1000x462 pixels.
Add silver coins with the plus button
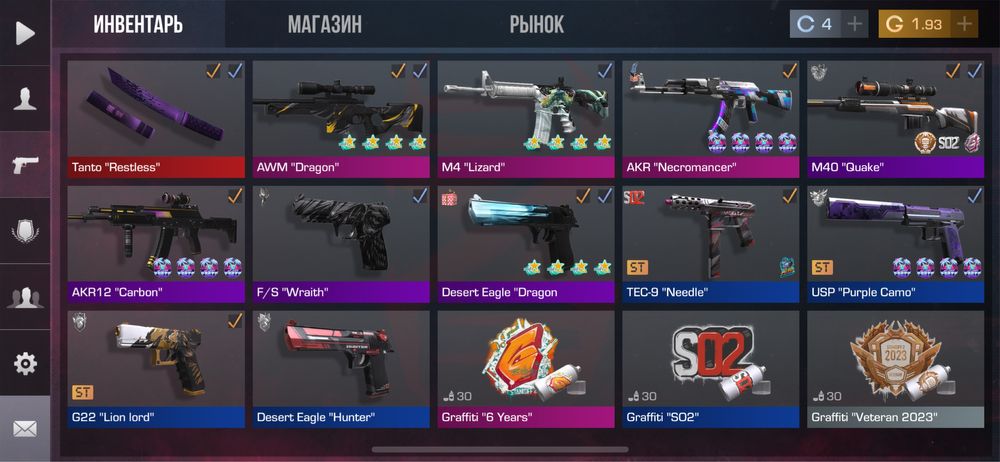coord(855,24)
